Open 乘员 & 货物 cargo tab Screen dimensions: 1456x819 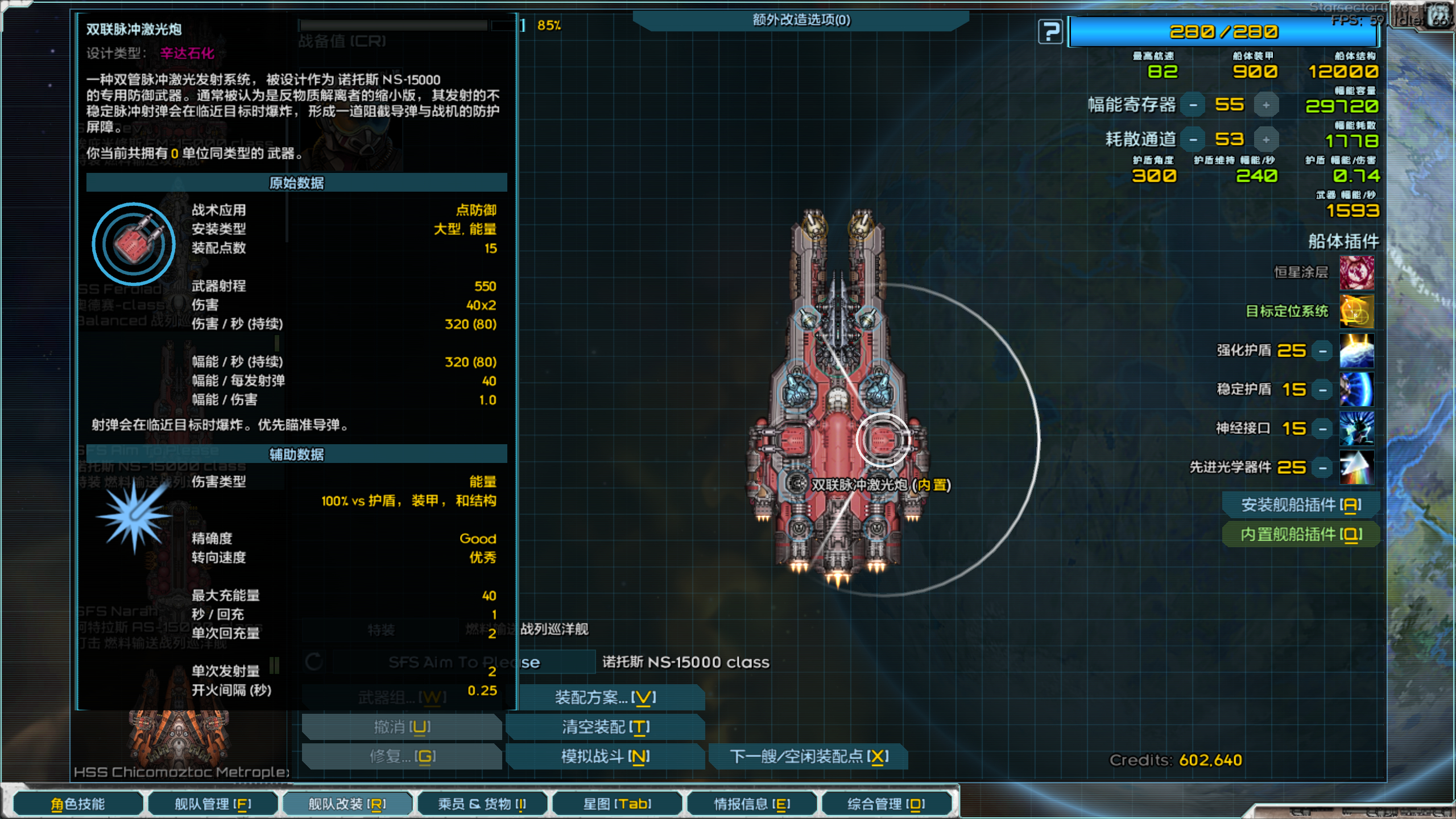point(482,804)
